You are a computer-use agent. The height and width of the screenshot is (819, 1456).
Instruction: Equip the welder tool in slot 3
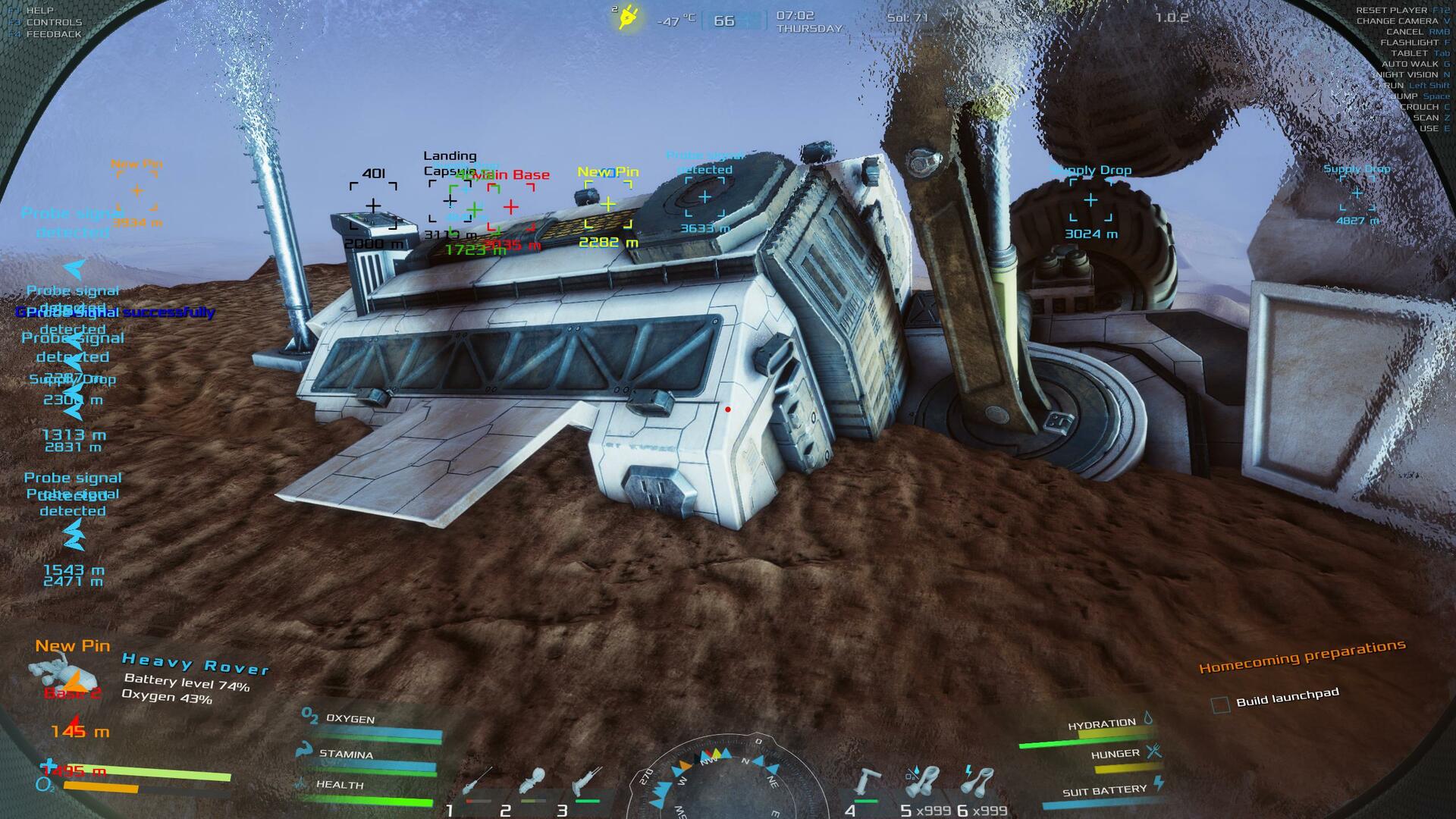click(587, 784)
